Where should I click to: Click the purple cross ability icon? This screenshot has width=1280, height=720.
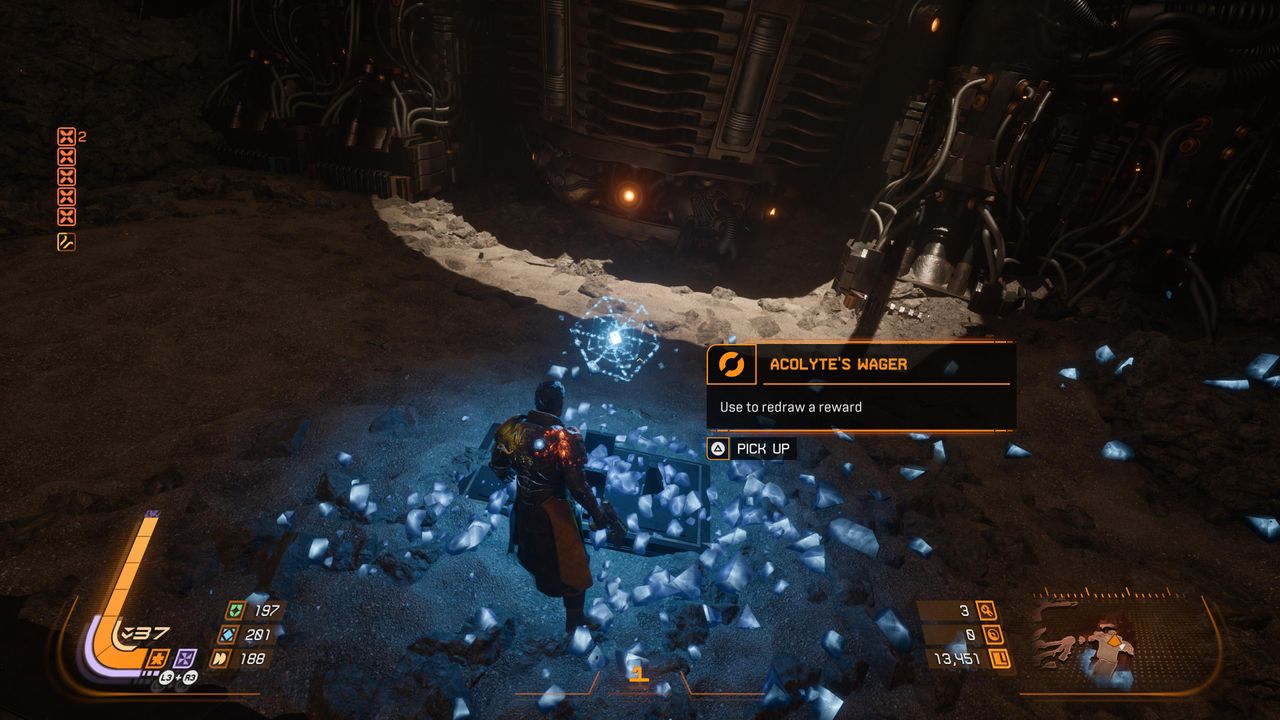(x=185, y=657)
